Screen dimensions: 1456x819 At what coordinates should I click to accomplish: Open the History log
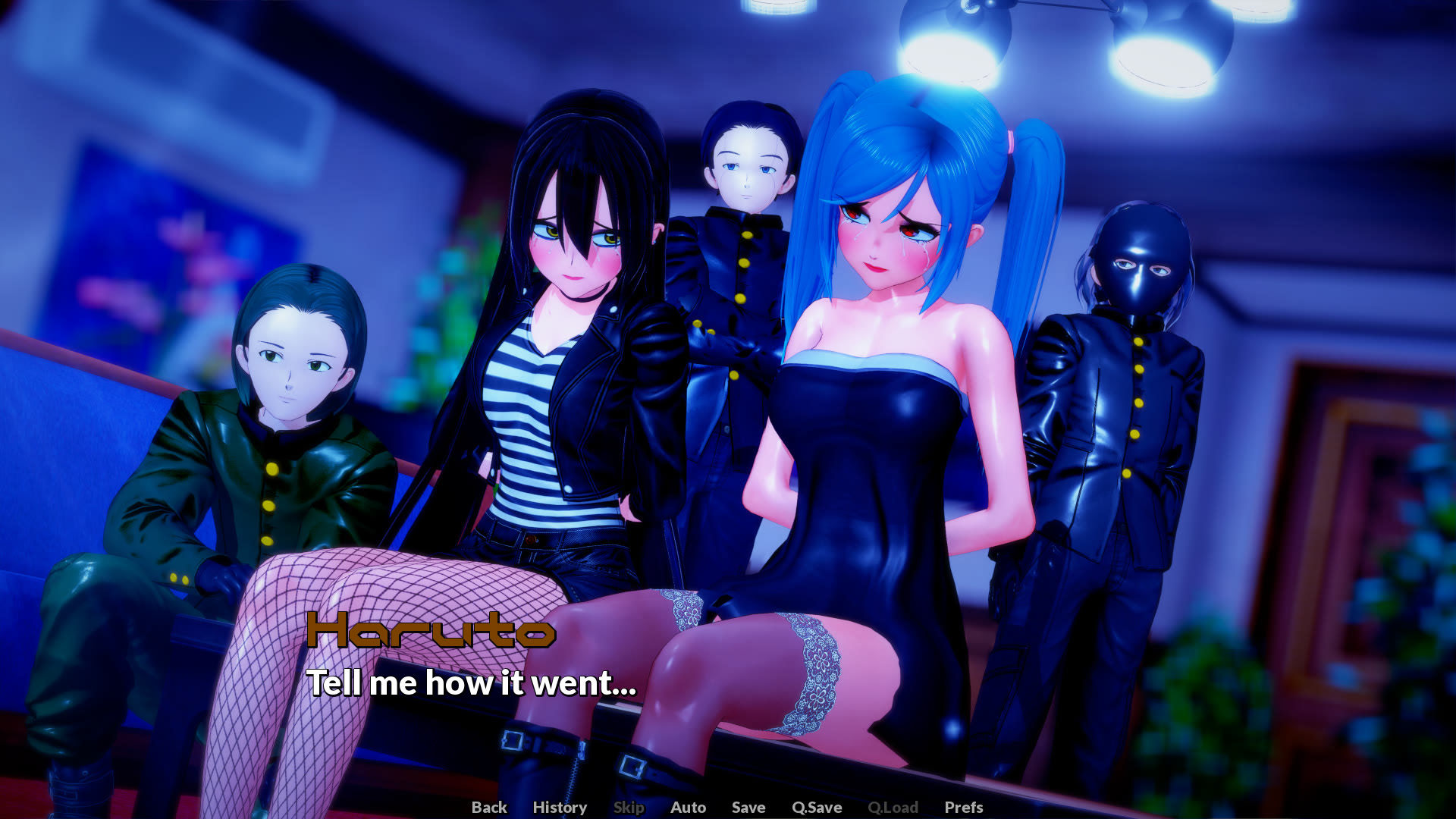click(x=560, y=808)
